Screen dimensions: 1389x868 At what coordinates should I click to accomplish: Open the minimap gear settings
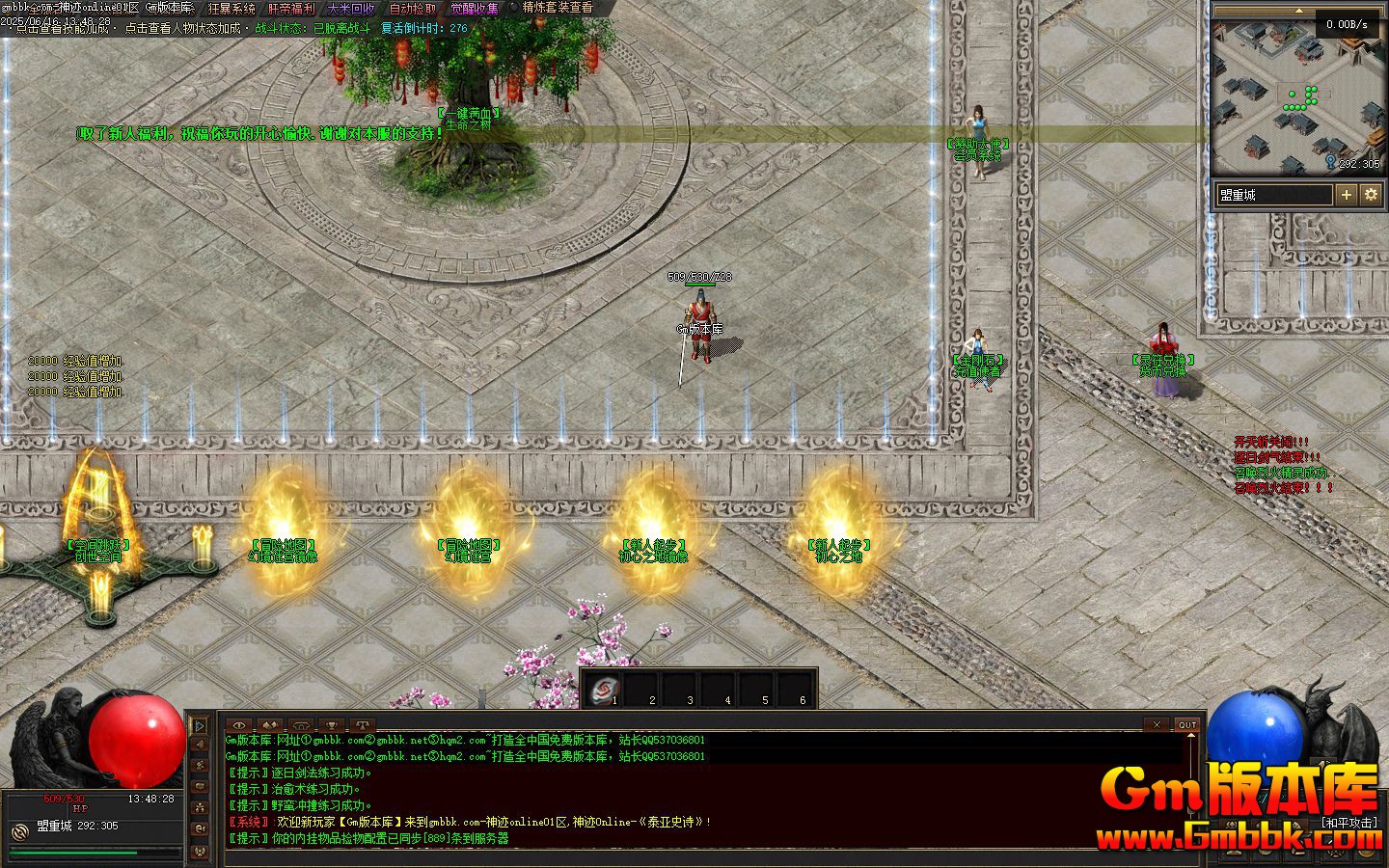pyautogui.click(x=1371, y=195)
